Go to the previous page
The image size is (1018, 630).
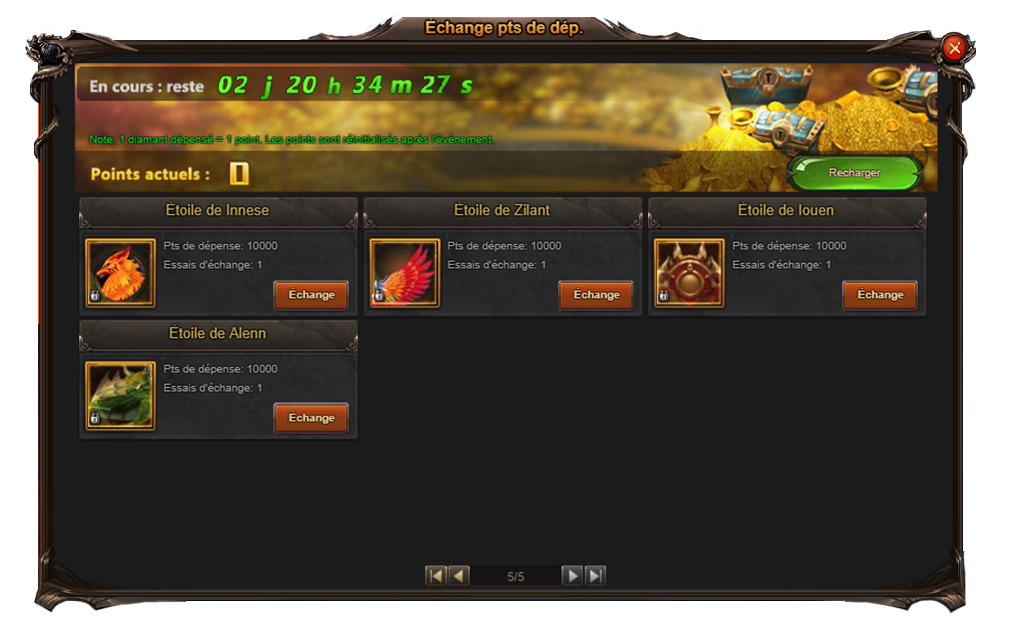459,576
